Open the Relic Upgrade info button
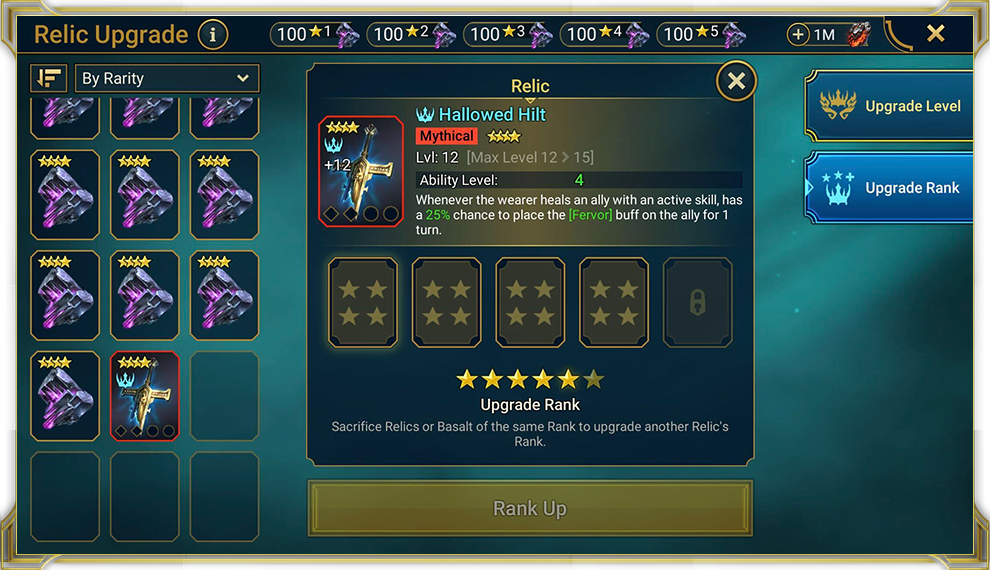This screenshot has height=570, width=990. click(x=212, y=35)
